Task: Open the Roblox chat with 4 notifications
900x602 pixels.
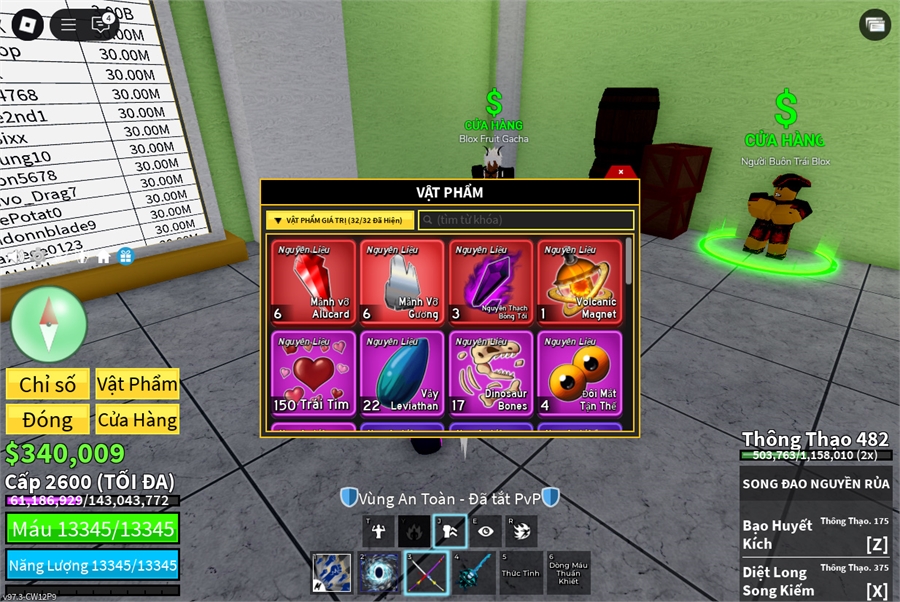Action: pyautogui.click(x=102, y=25)
